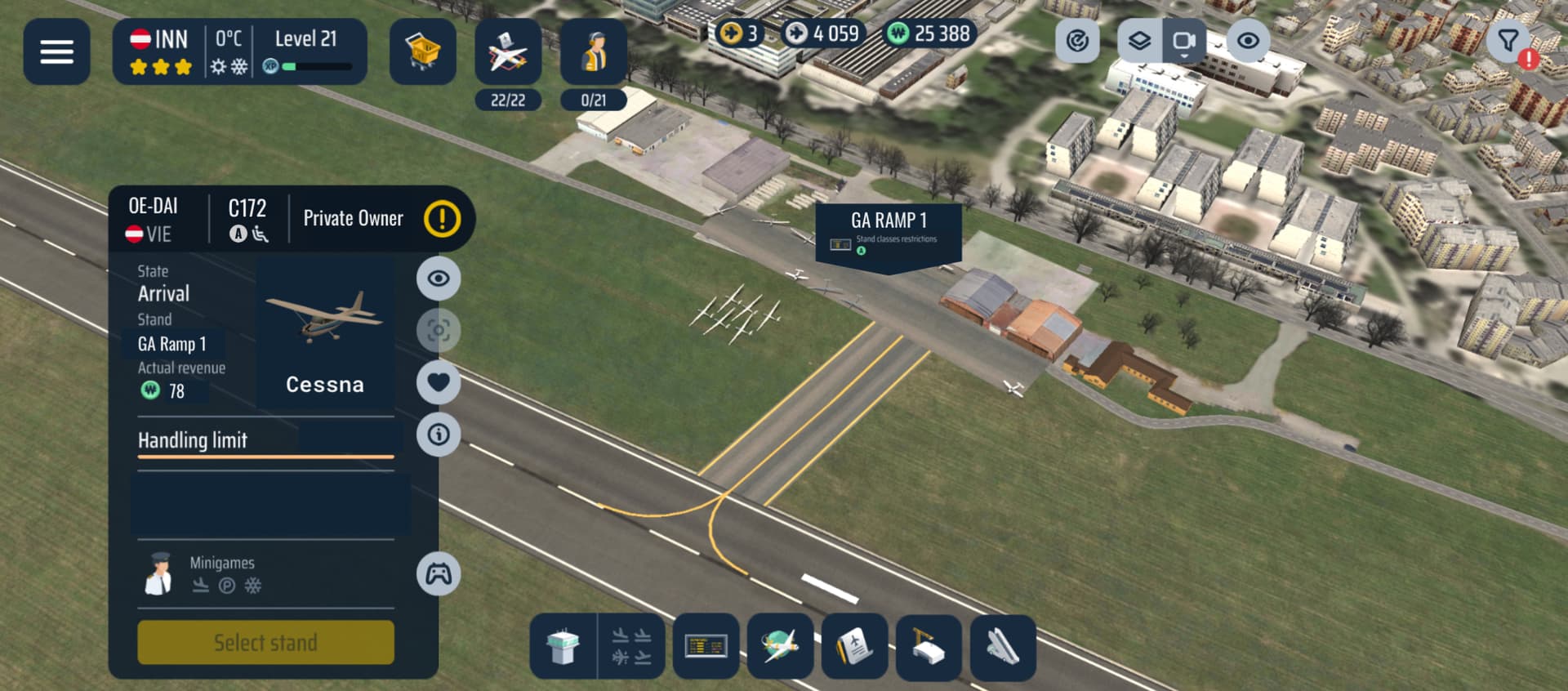Screen dimensions: 1568x691
Task: Show aircraft info with the i button
Action: [439, 435]
